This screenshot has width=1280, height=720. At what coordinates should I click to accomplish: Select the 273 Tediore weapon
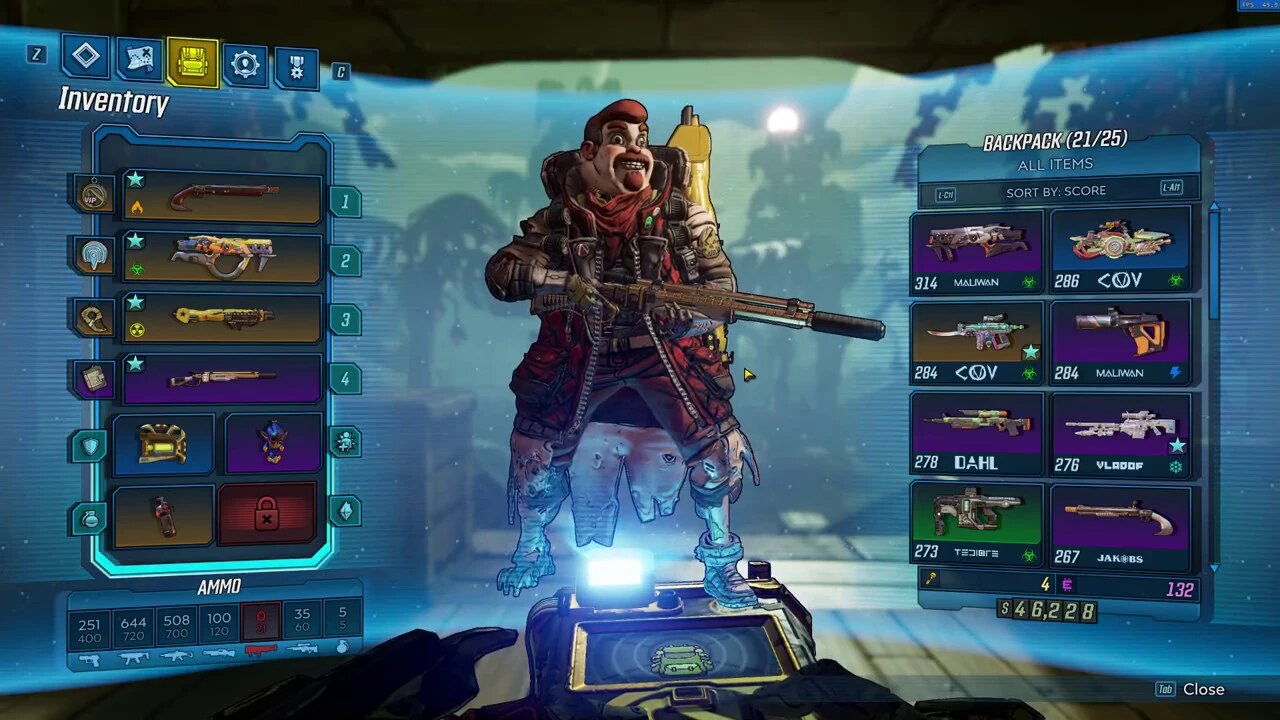(976, 524)
